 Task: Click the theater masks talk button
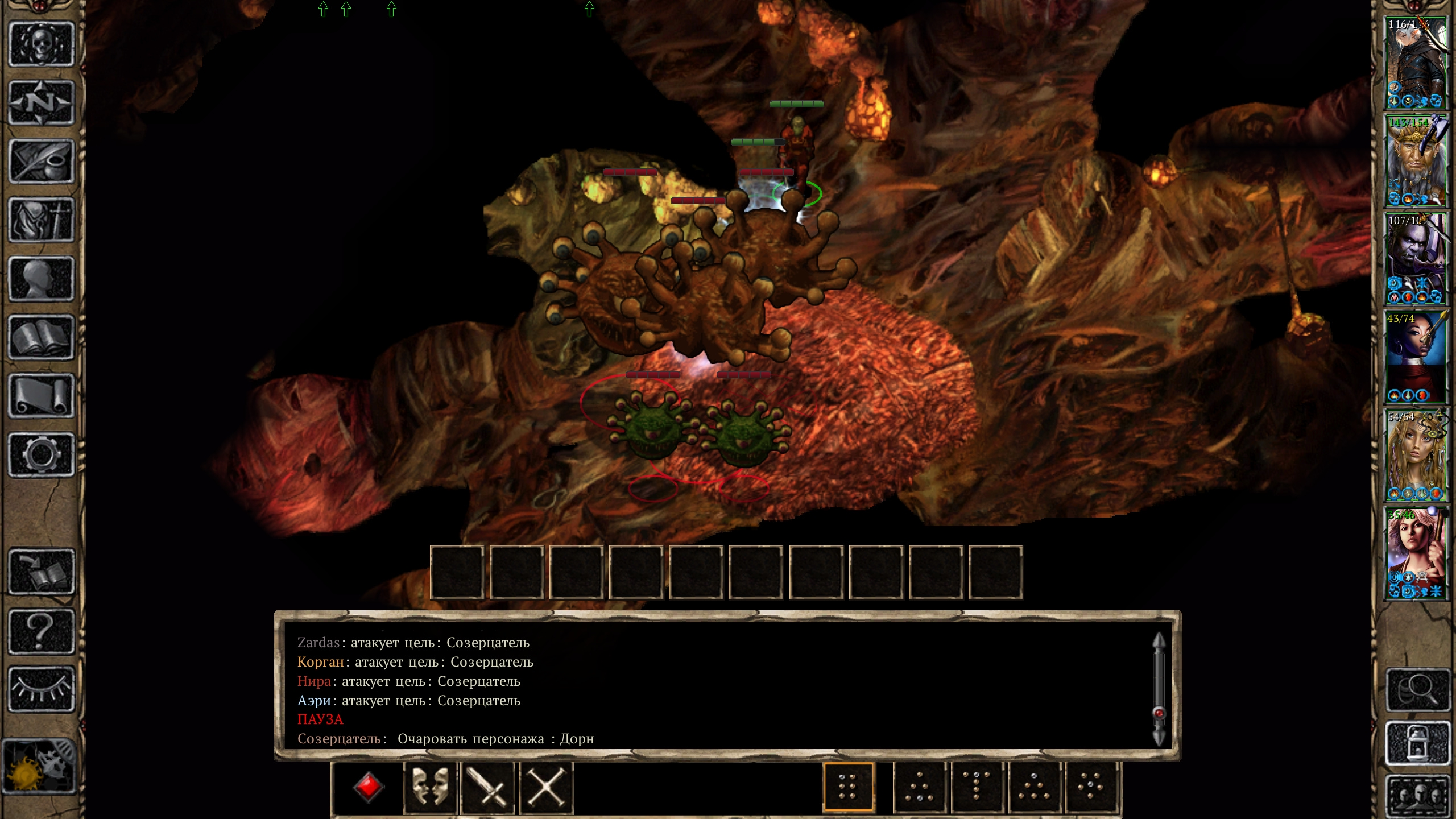click(x=430, y=788)
